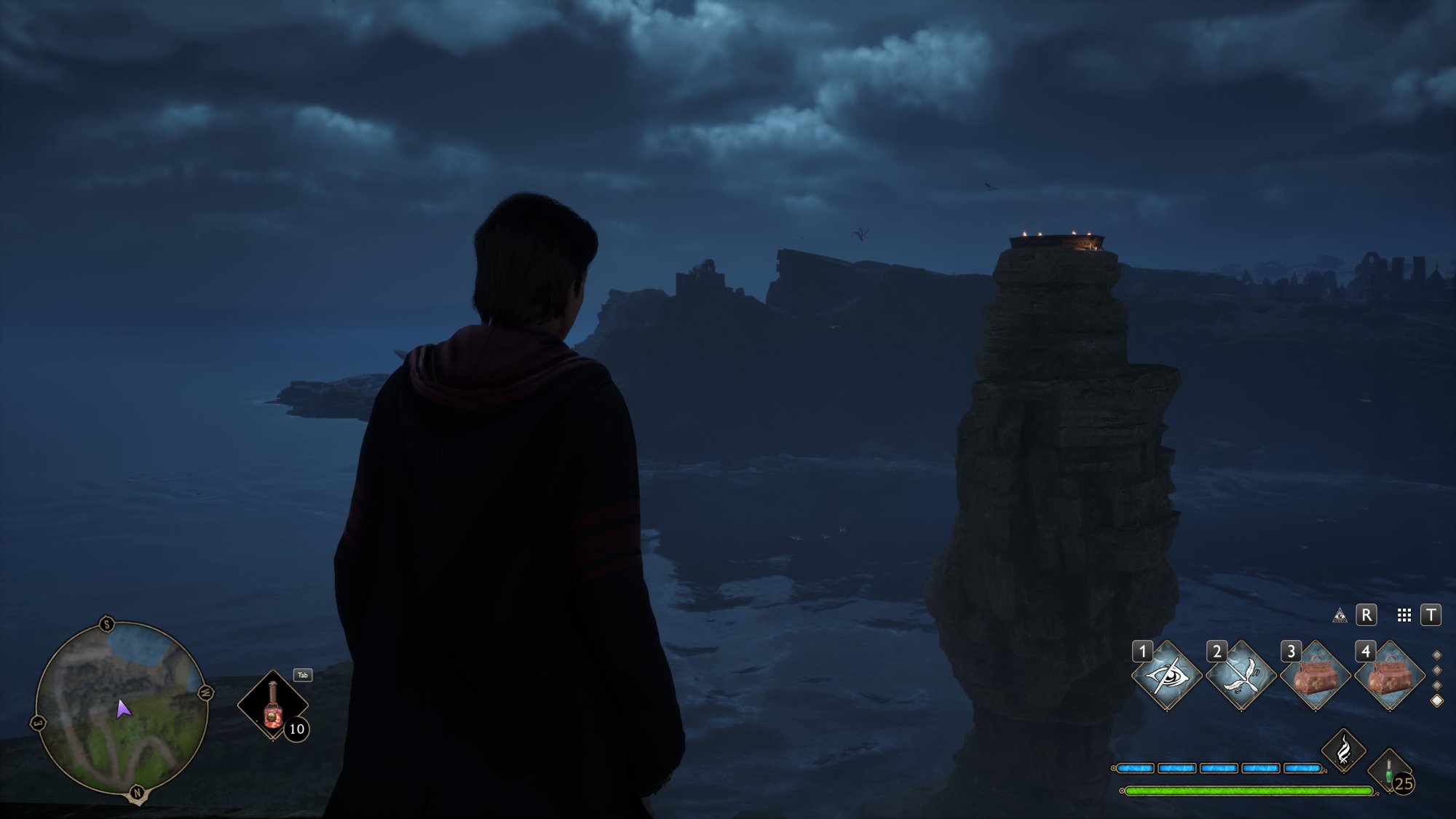Click the green Wiggenweld potion icon
The width and height of the screenshot is (1456, 819).
(1389, 773)
